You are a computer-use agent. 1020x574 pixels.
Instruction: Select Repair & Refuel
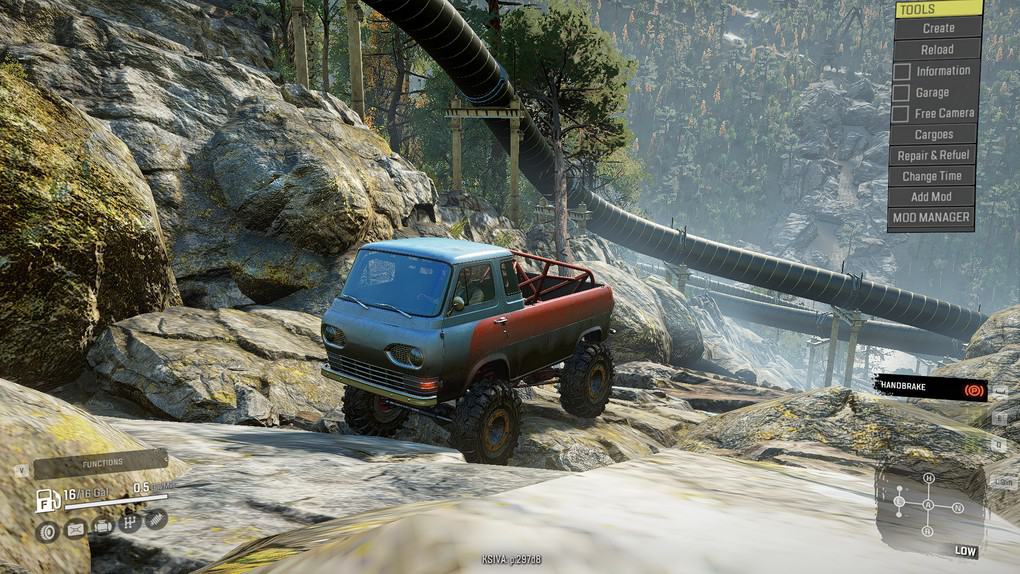point(933,155)
